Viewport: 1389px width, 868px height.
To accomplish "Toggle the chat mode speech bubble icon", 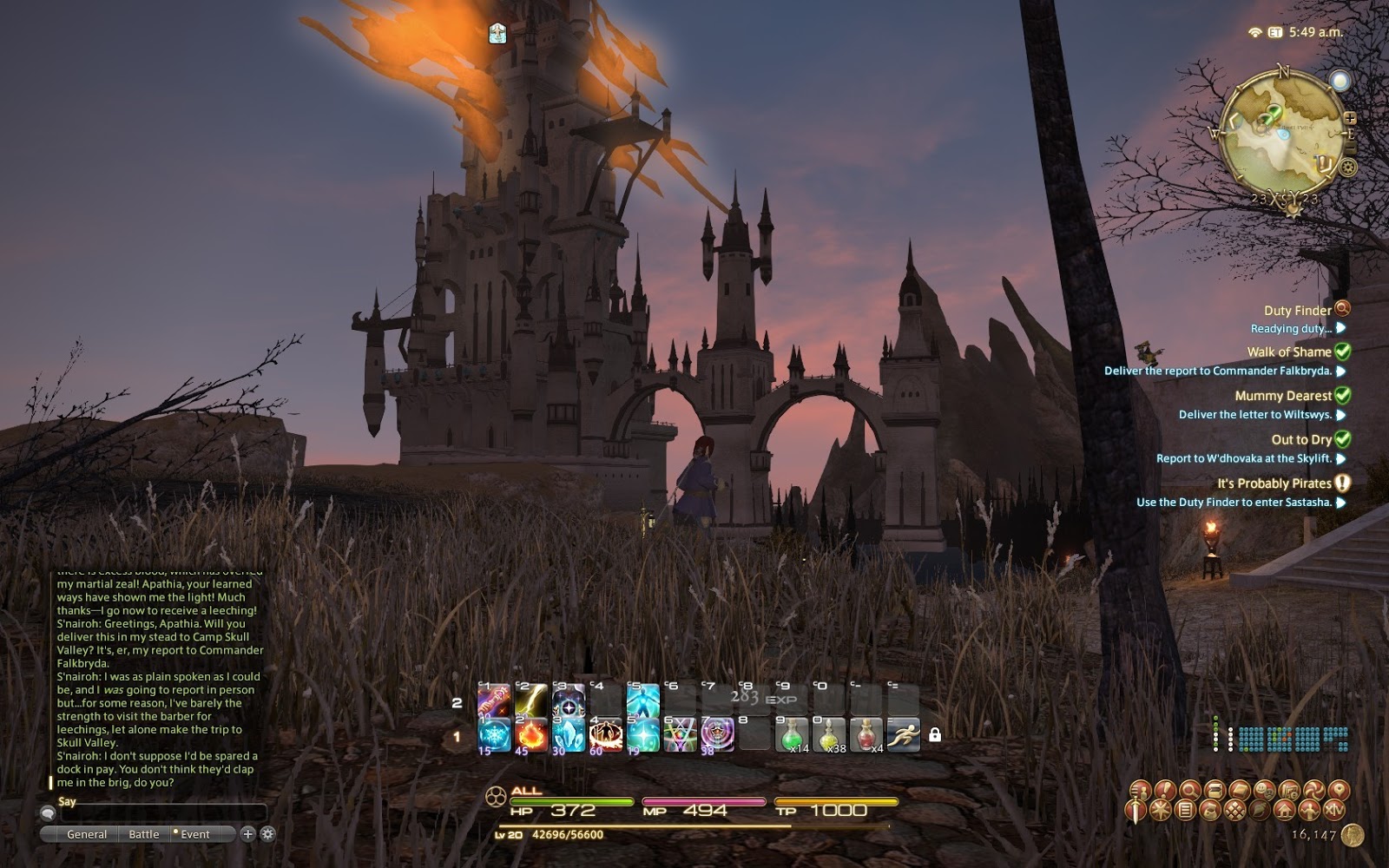I will click(x=49, y=813).
